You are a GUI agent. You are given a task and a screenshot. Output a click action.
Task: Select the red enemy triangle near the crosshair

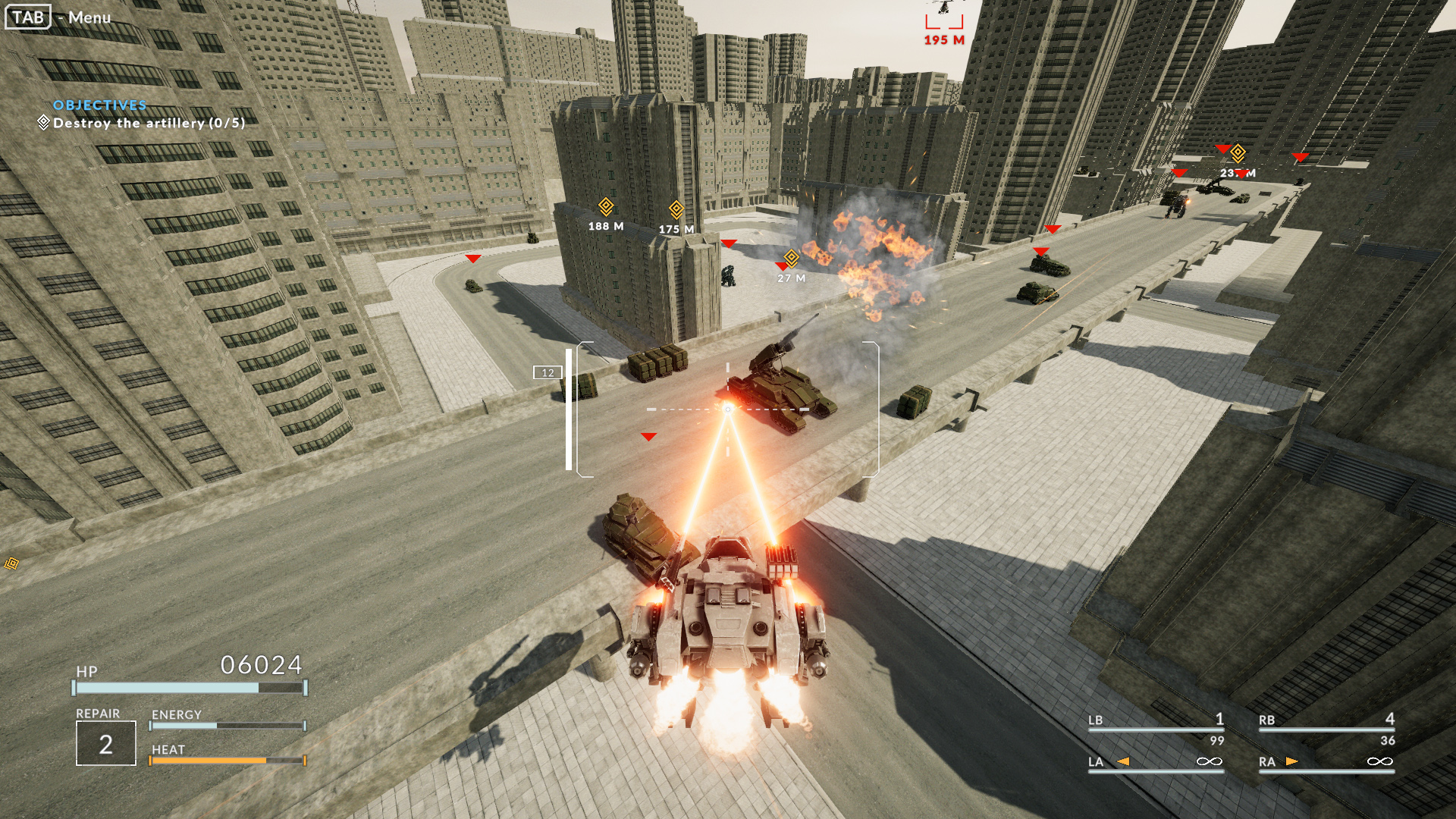coord(648,437)
